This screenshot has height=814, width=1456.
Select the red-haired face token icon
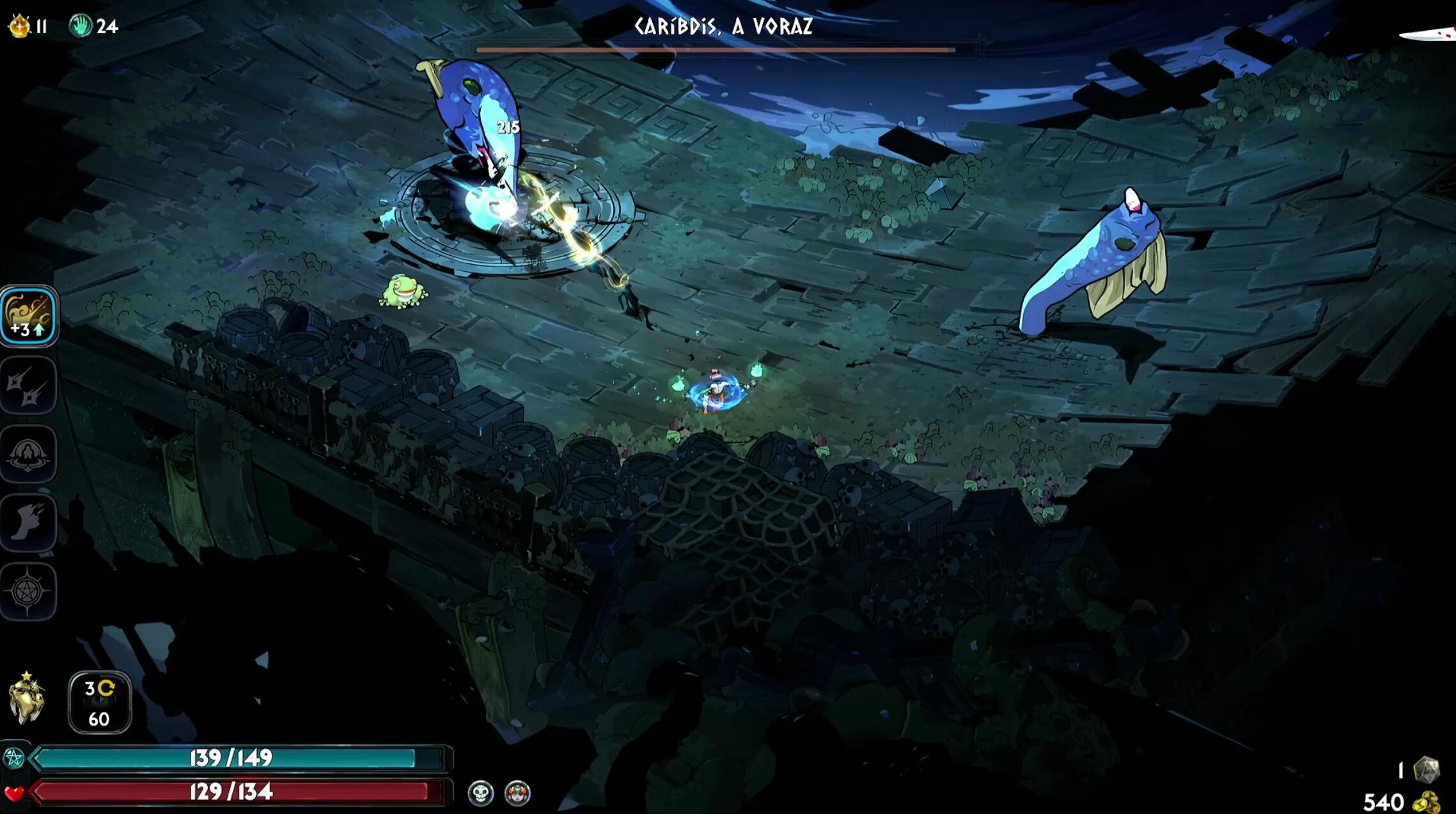[x=517, y=794]
